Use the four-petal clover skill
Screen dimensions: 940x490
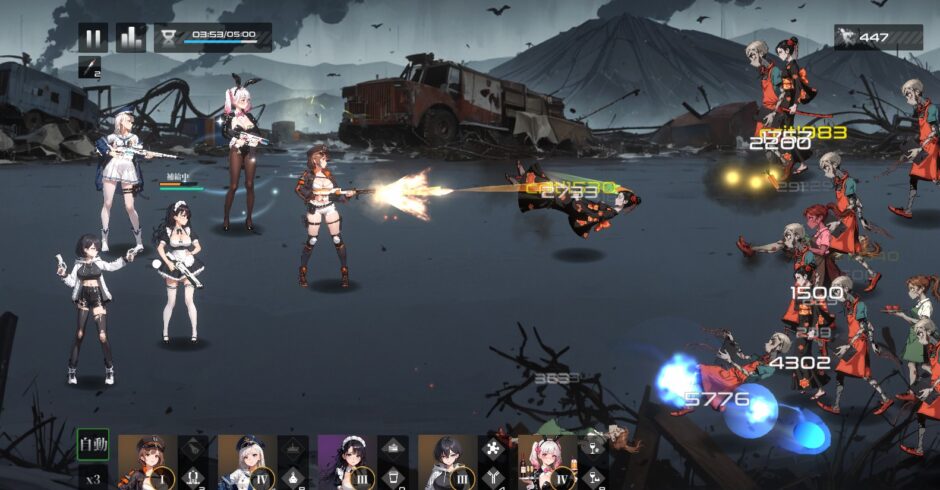point(494,448)
